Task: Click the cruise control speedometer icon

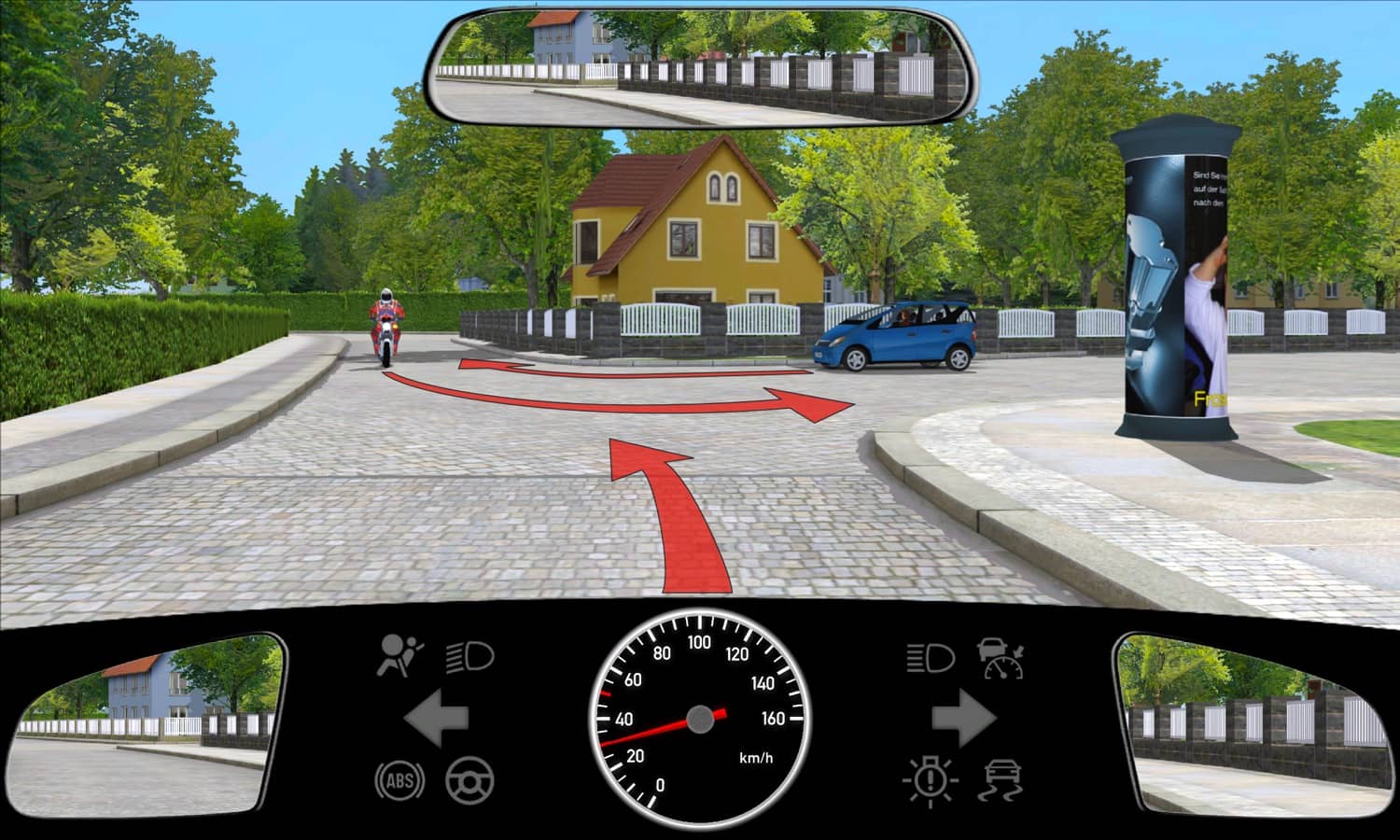Action: [1001, 657]
